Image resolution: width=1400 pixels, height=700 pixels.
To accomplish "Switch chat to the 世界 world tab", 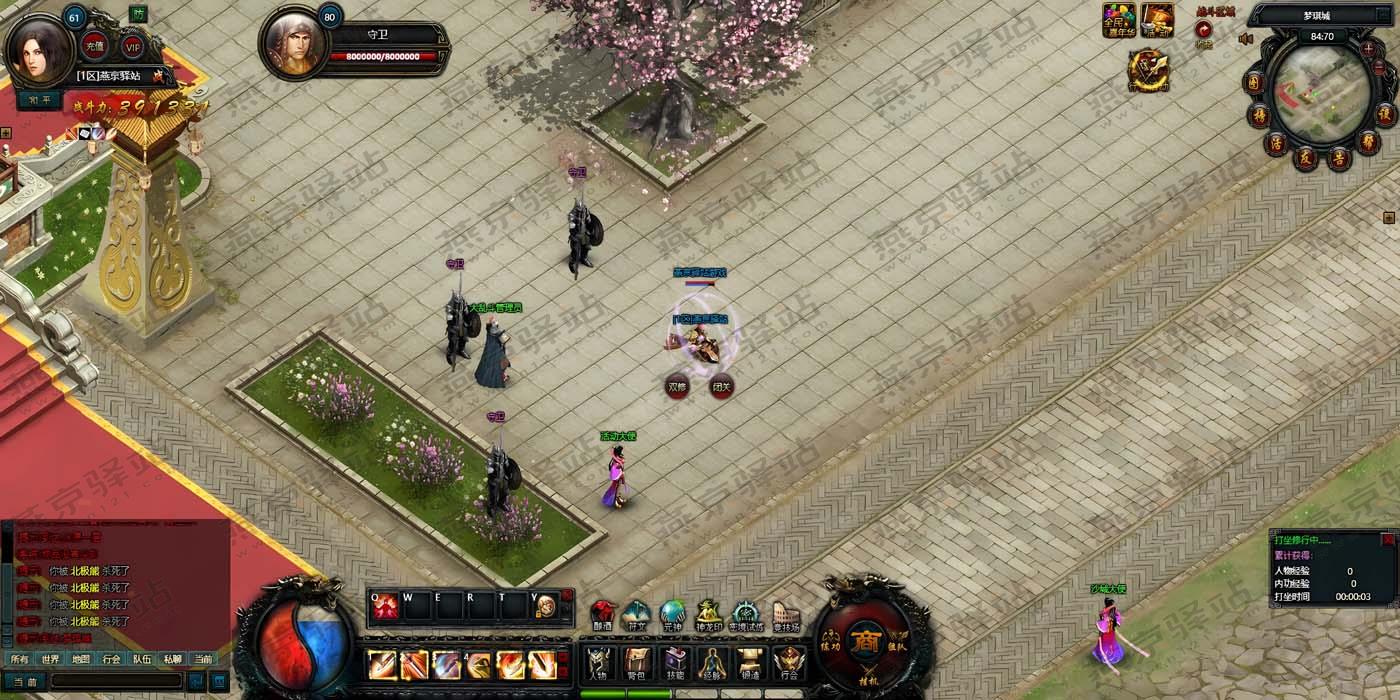I will pos(50,659).
